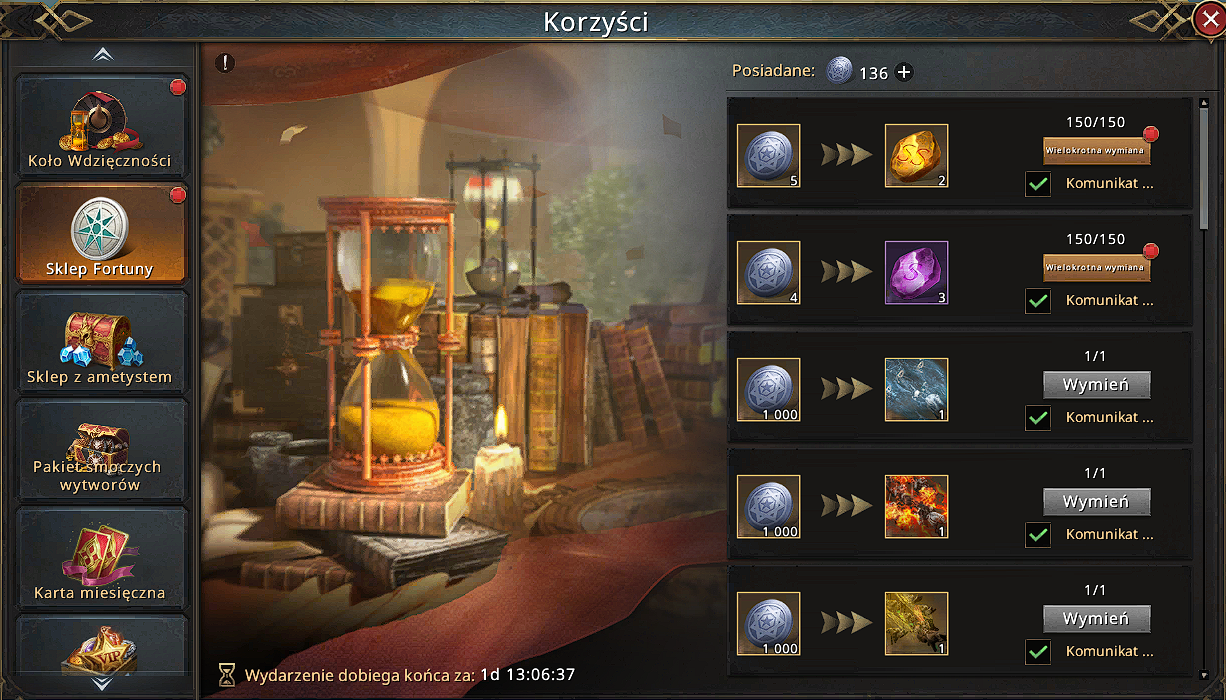Click Wielokrotna wymiana for the purple gem
1226x700 pixels.
(1096, 268)
